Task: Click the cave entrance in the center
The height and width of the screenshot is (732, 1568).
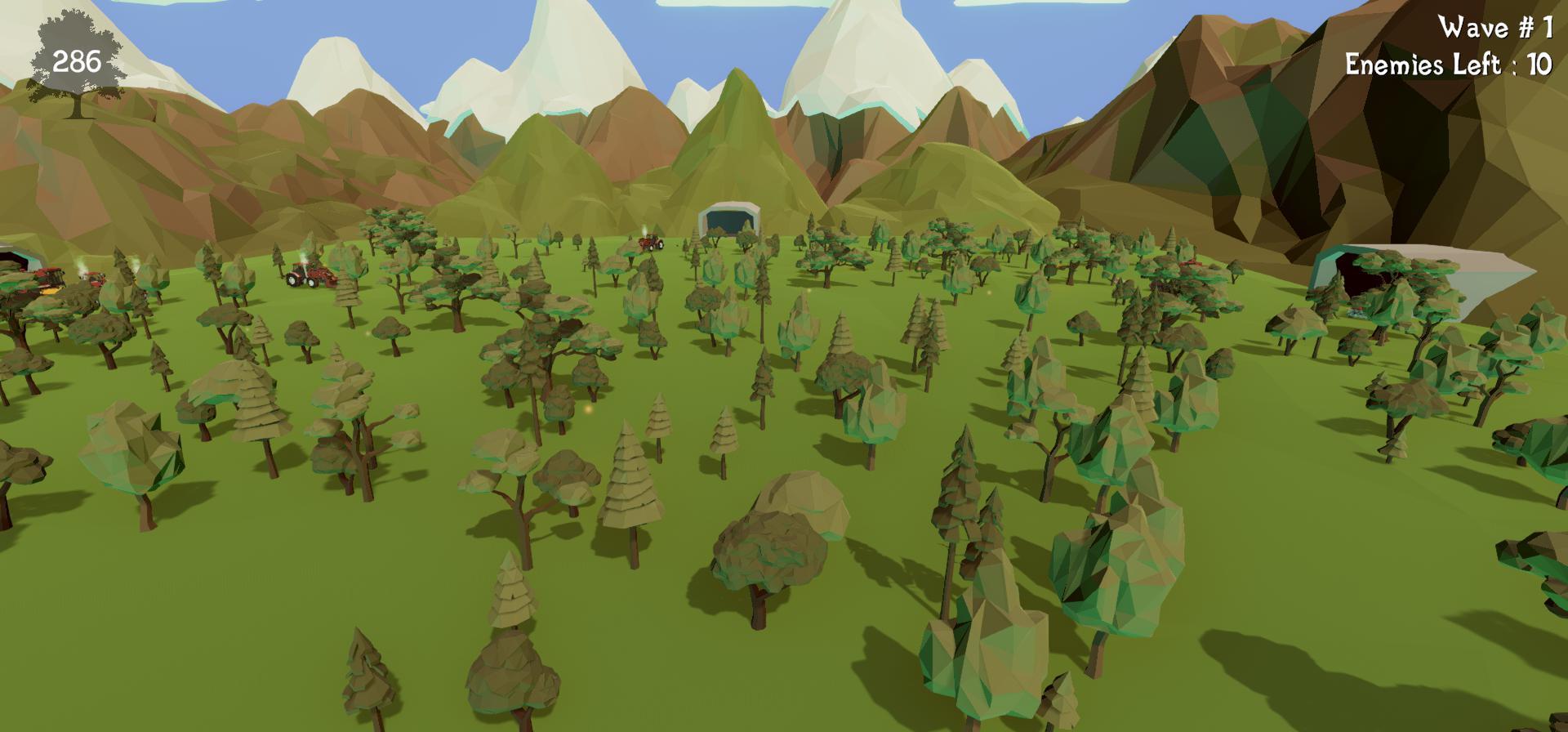Action: click(x=727, y=221)
